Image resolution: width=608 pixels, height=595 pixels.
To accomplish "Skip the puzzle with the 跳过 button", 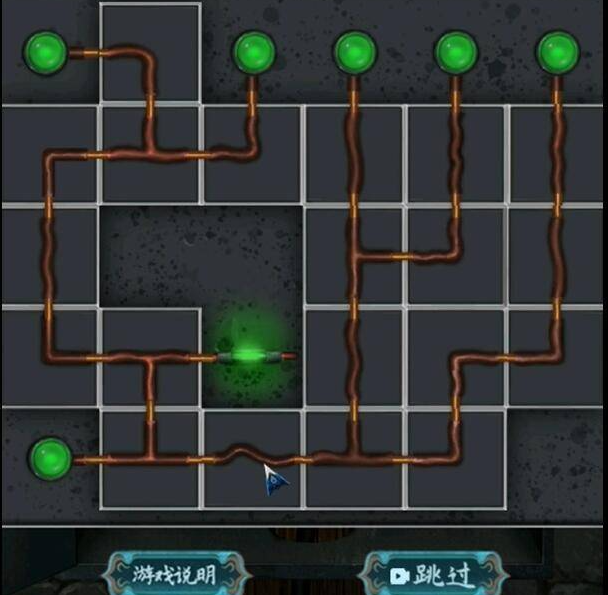I will pos(432,574).
